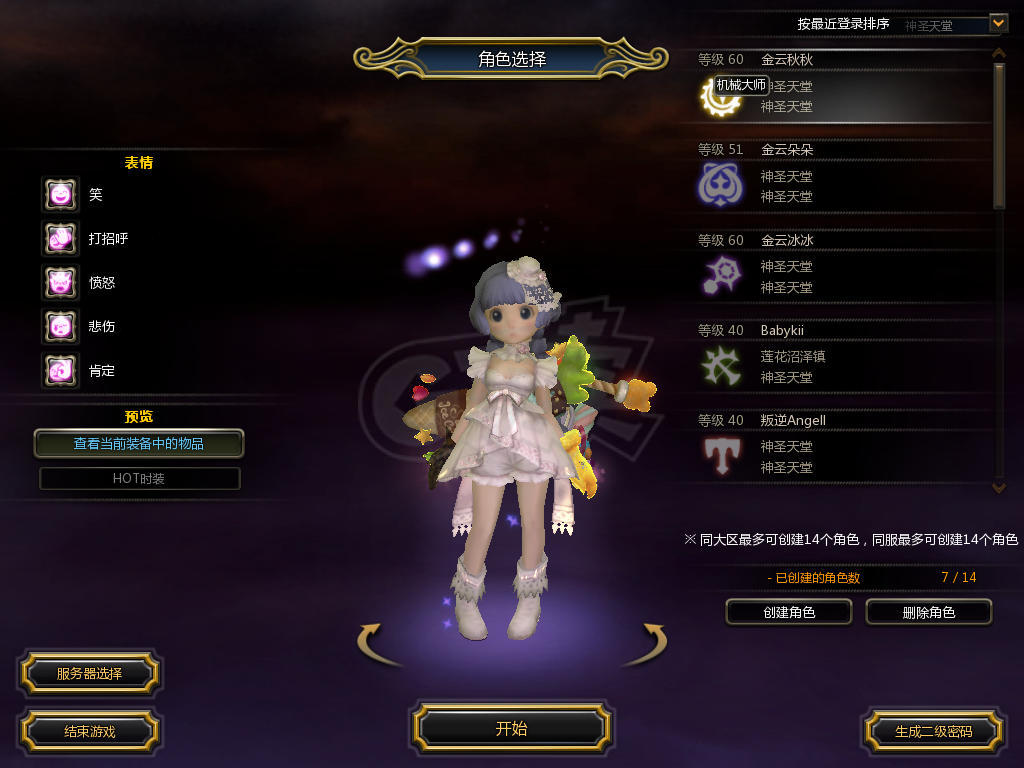Image resolution: width=1024 pixels, height=768 pixels.
Task: Rotate character with the right curved arrow
Action: (x=644, y=644)
